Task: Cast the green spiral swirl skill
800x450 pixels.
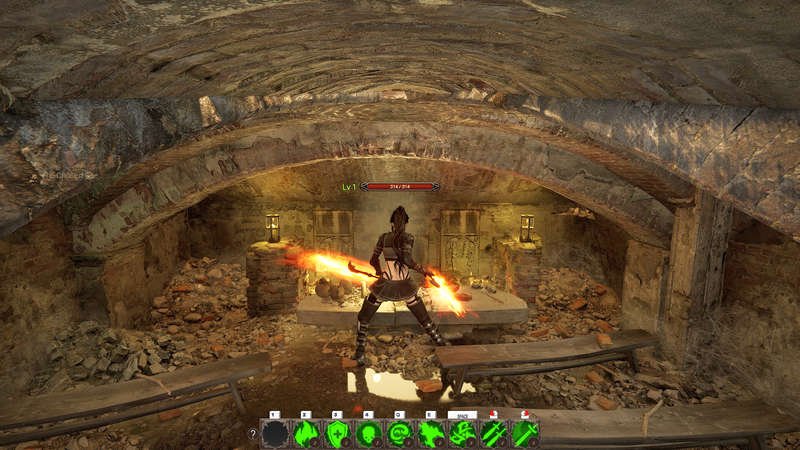Action: pyautogui.click(x=400, y=434)
